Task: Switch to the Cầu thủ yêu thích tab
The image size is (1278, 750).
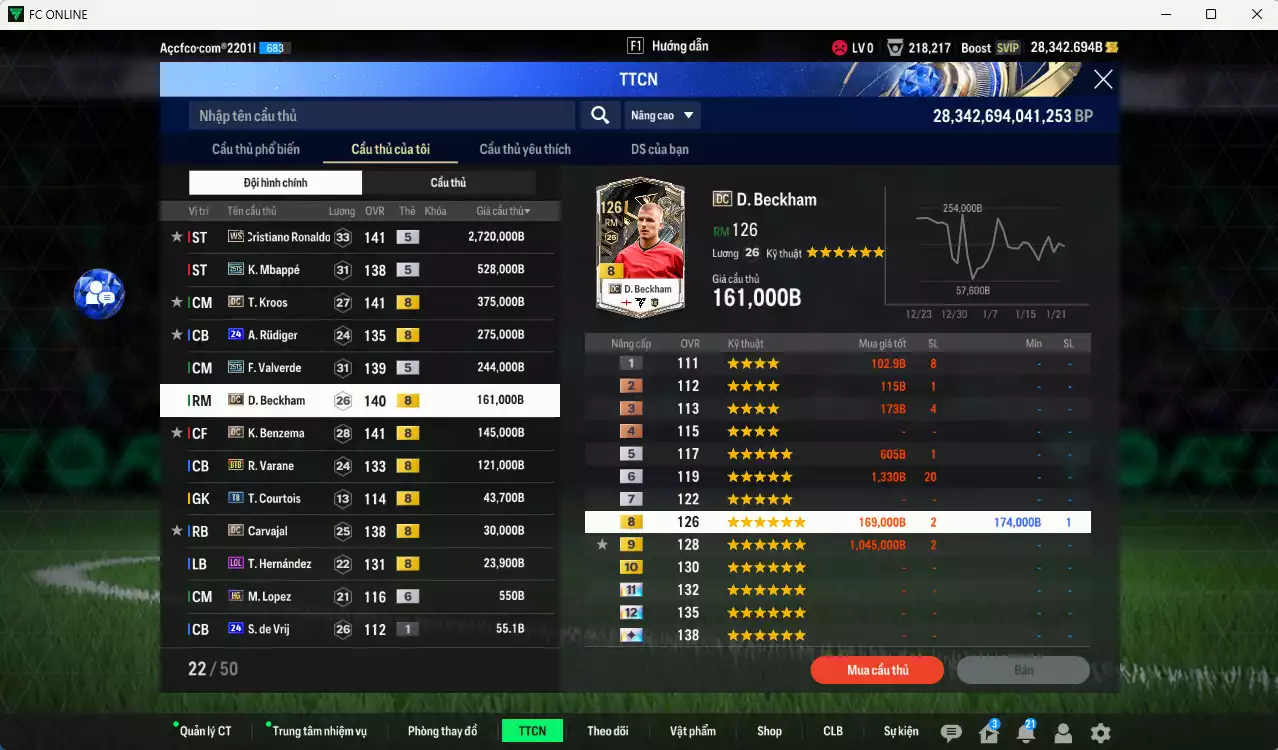Action: (525, 149)
